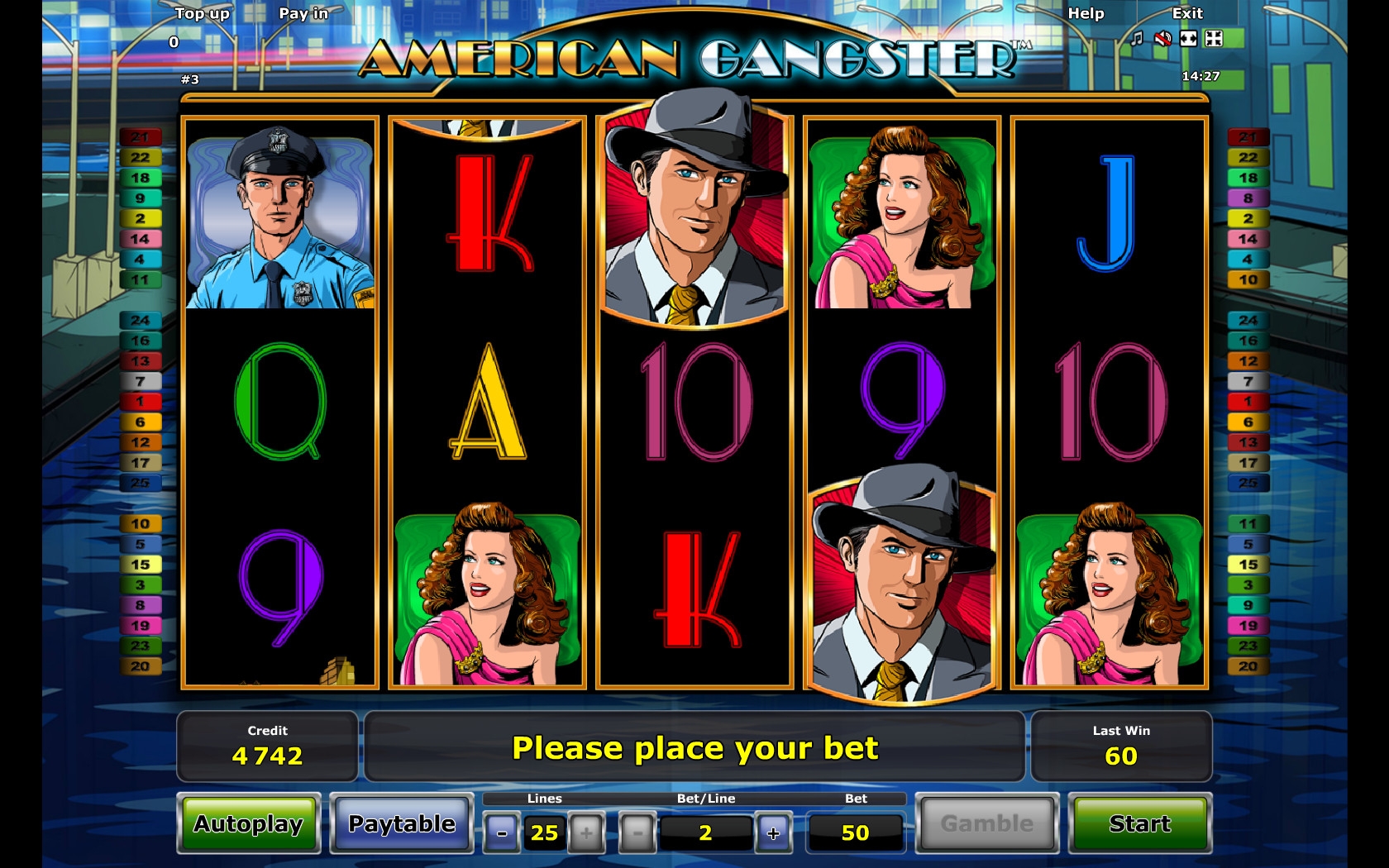Screen dimensions: 1389x868
Task: Increase the Bet/Line value
Action: [773, 833]
